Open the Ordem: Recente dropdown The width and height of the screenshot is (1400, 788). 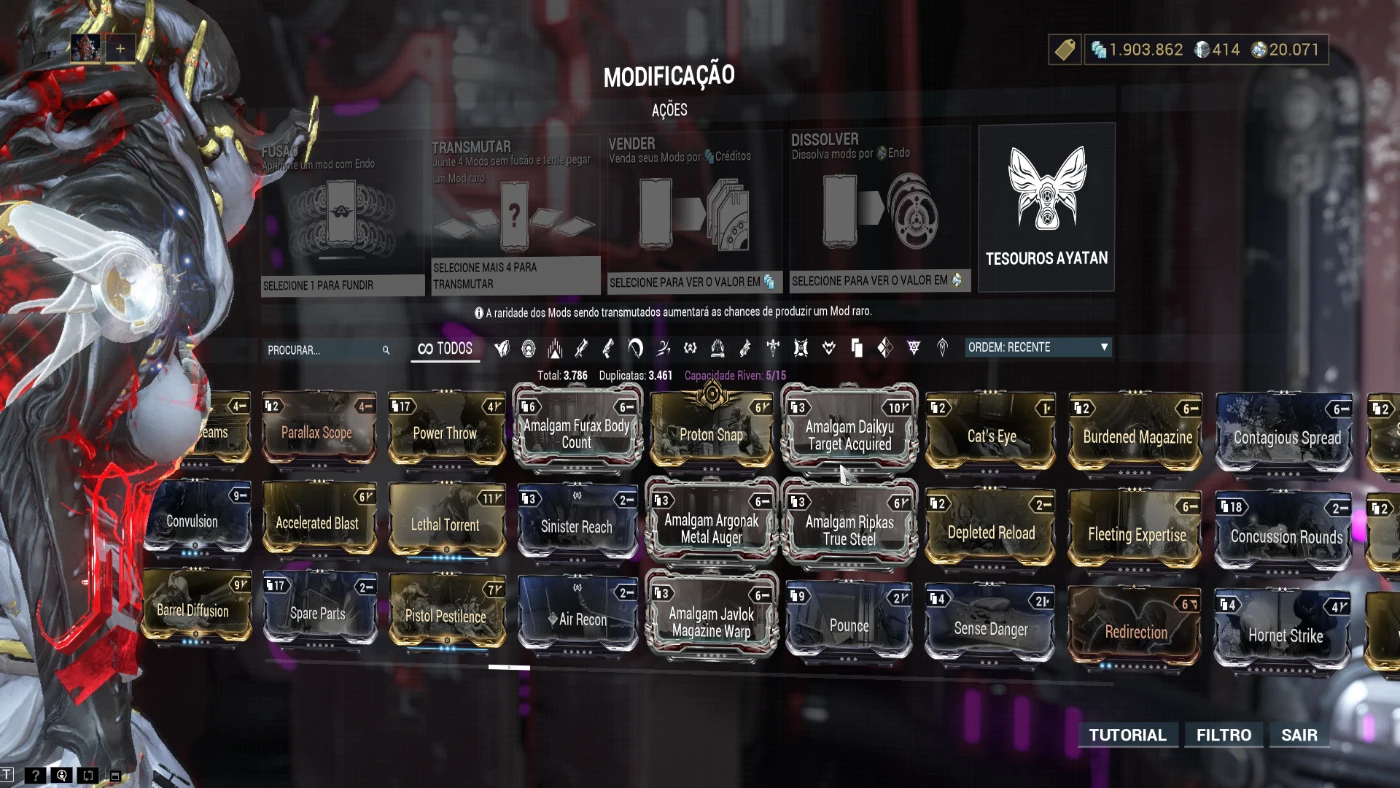[1037, 347]
